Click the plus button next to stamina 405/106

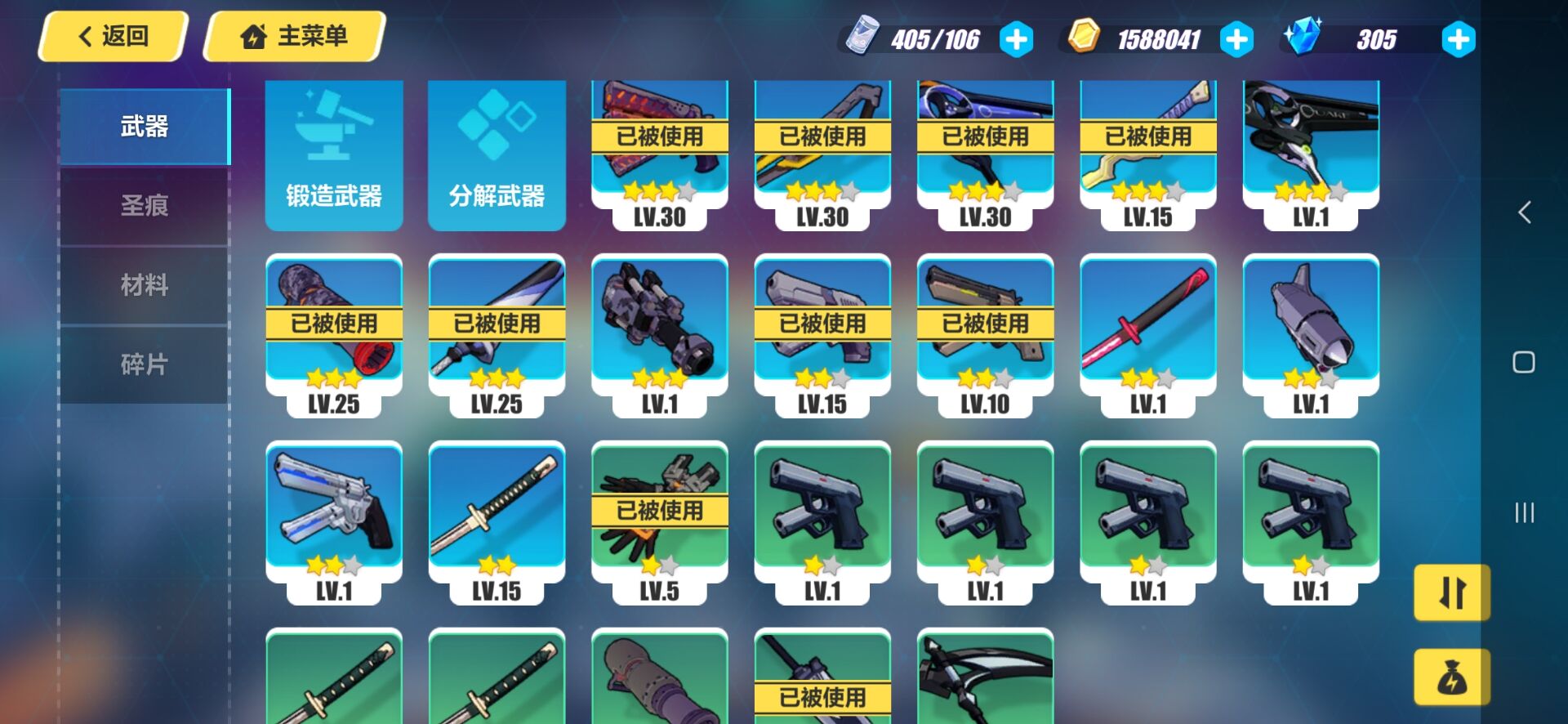coord(1014,37)
